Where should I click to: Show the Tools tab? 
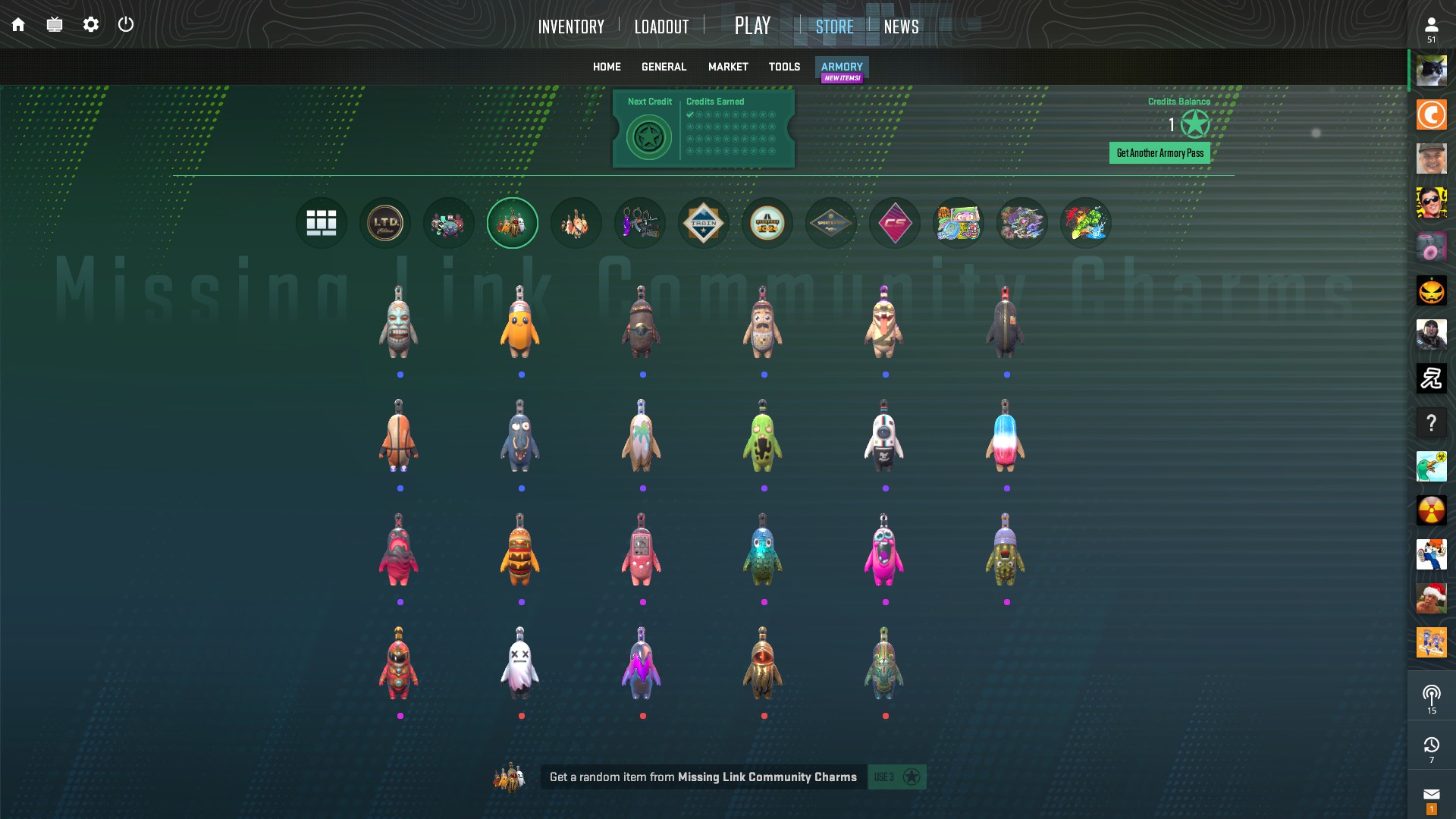[x=784, y=67]
